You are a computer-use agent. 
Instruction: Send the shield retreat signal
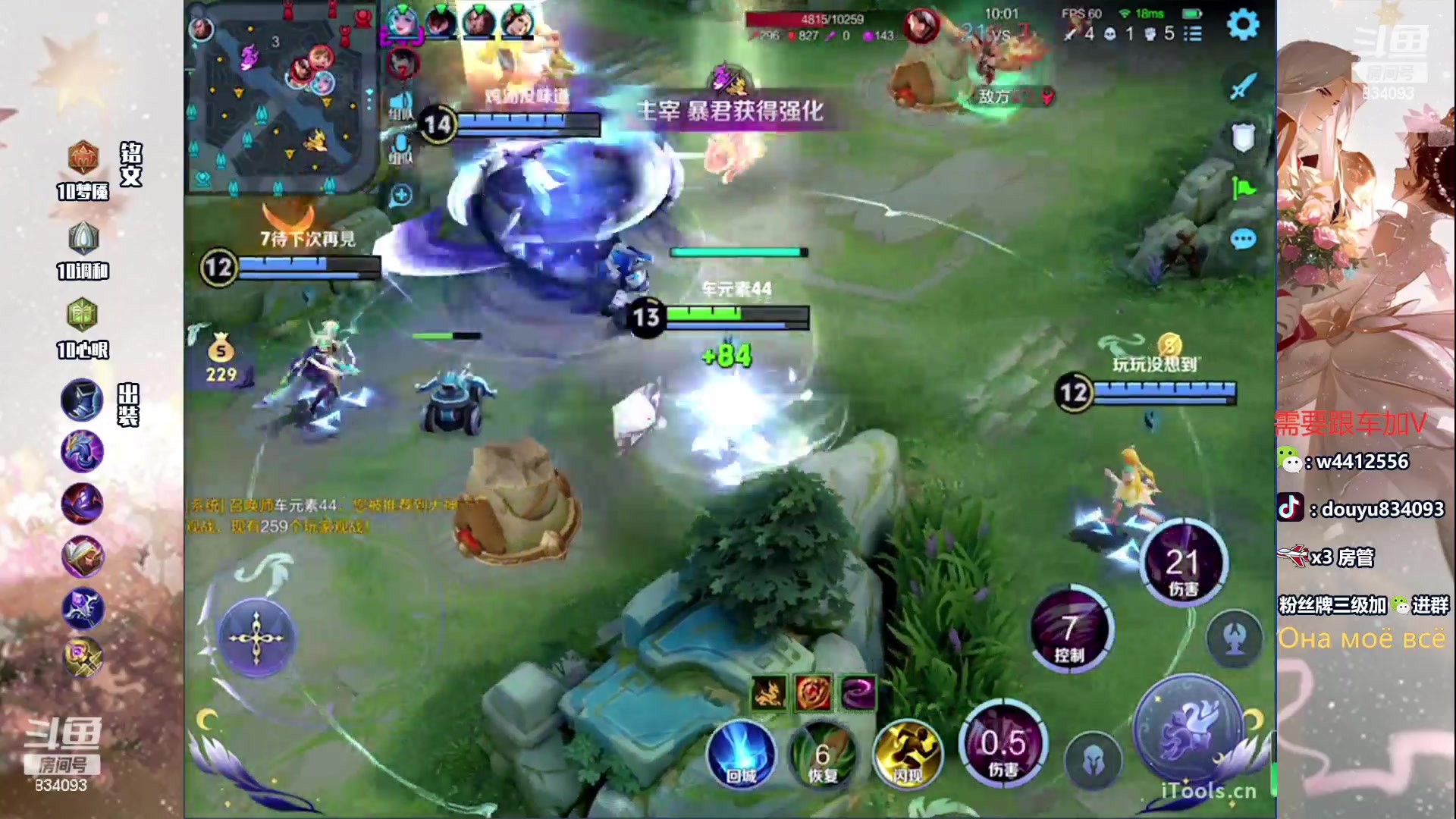[x=1242, y=138]
